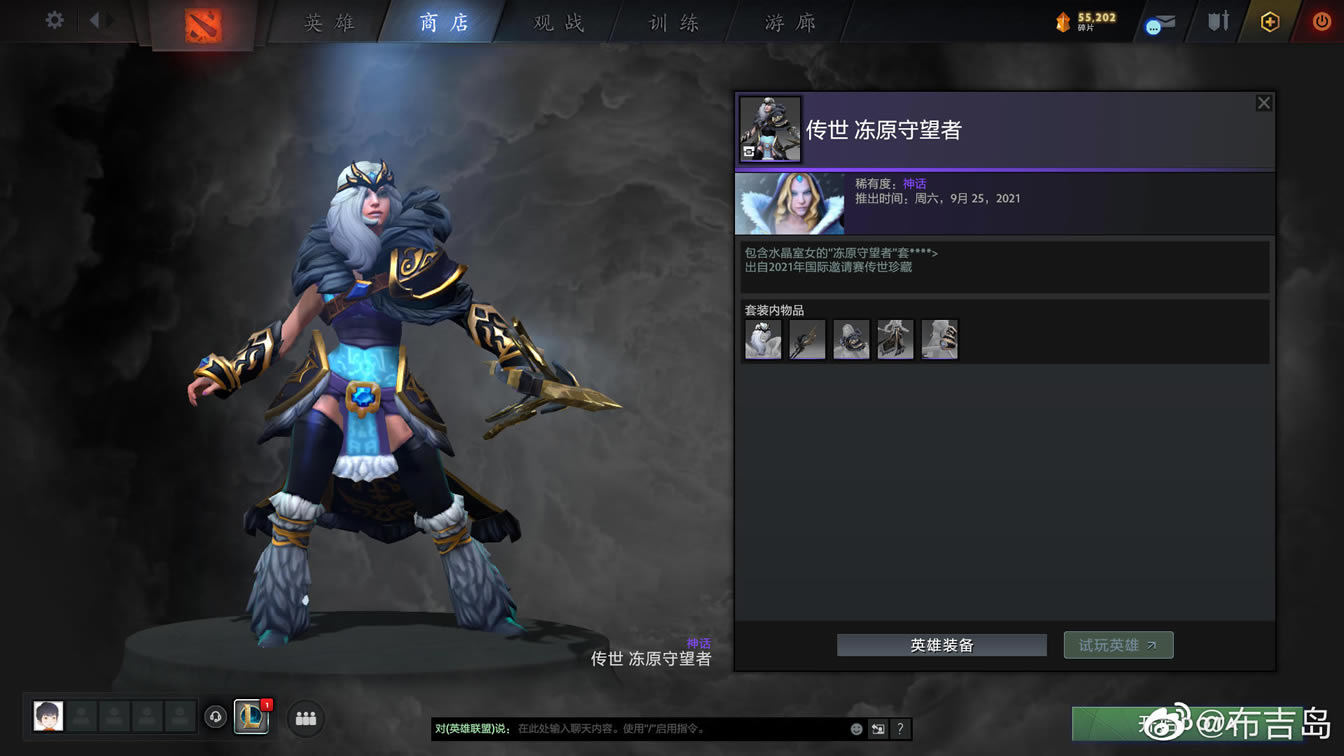This screenshot has height=756, width=1344.
Task: Click the red power button icon
Action: coord(1322,20)
